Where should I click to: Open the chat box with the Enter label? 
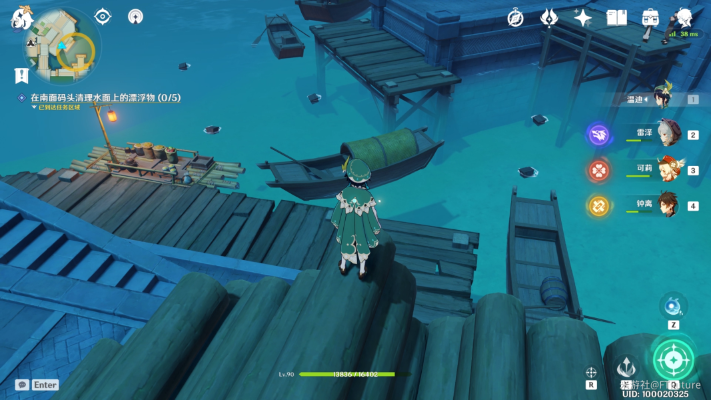pyautogui.click(x=37, y=384)
